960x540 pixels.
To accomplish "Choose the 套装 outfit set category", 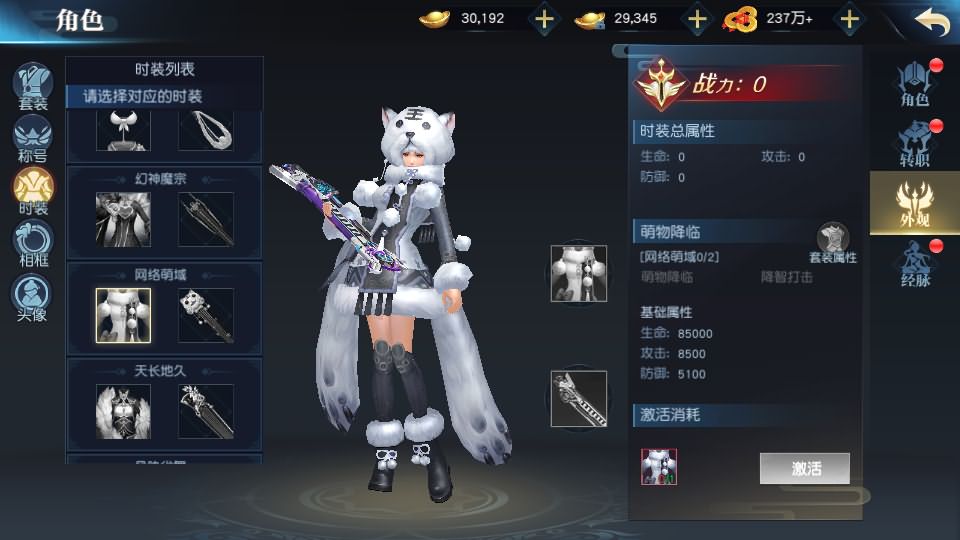I will 33,86.
